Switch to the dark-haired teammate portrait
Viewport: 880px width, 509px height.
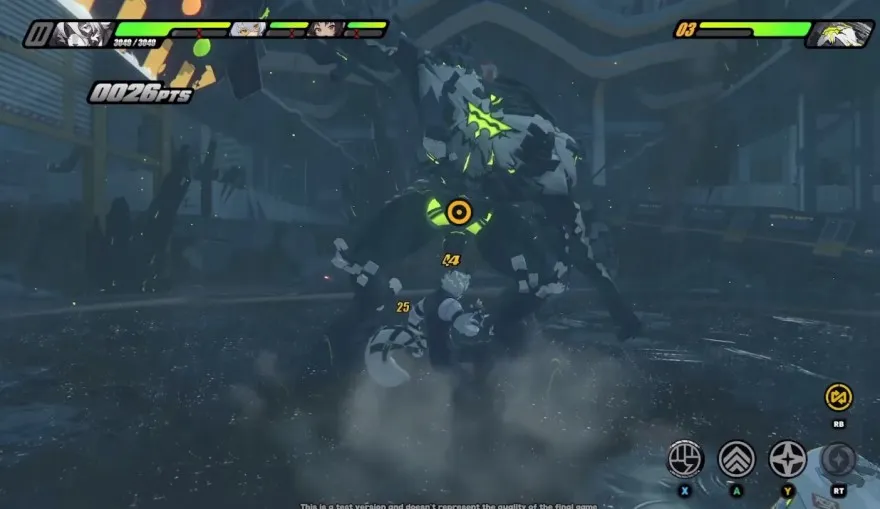(x=326, y=29)
